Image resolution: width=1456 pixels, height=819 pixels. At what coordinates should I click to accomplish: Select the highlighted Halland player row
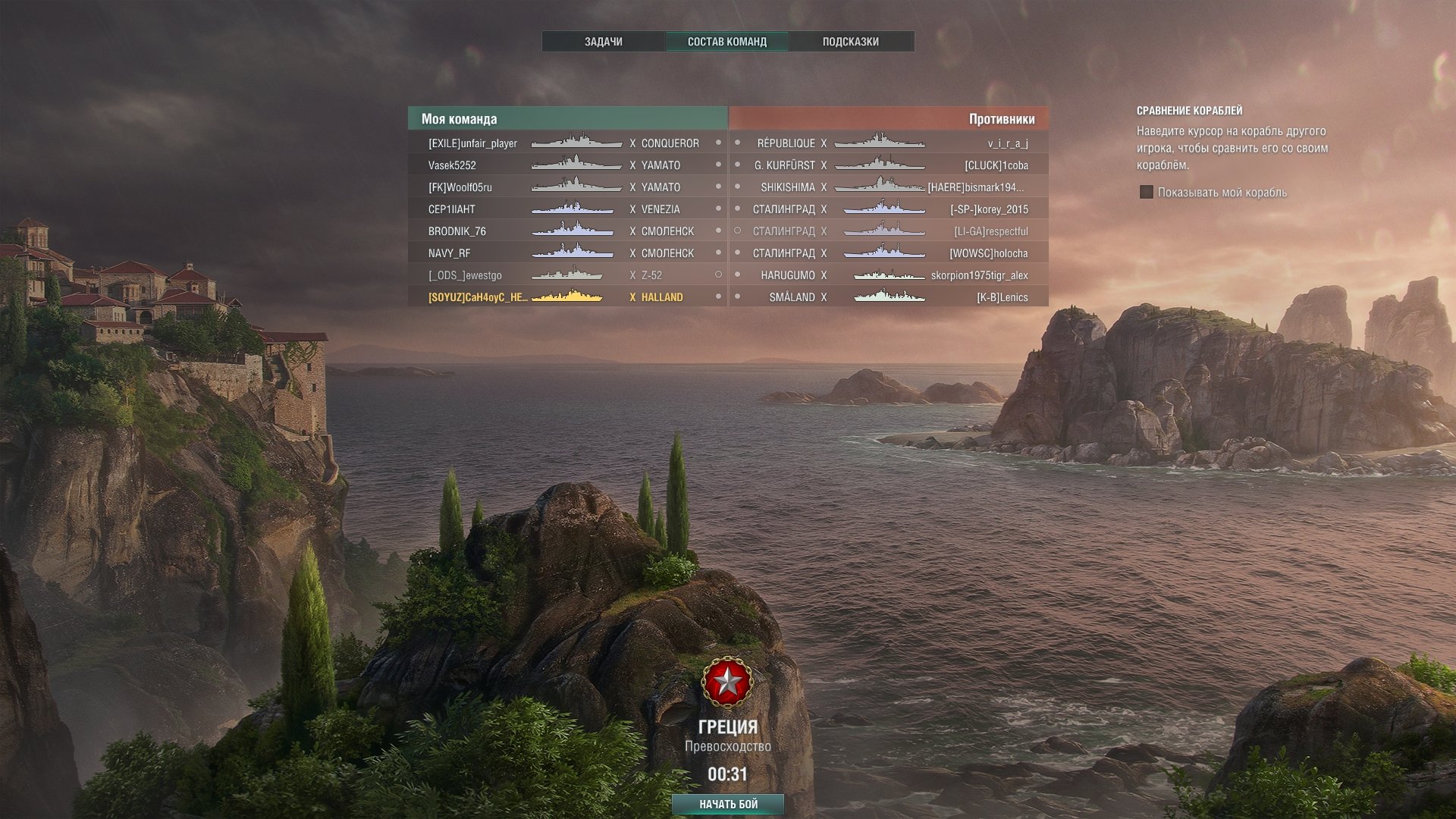pyautogui.click(x=567, y=297)
